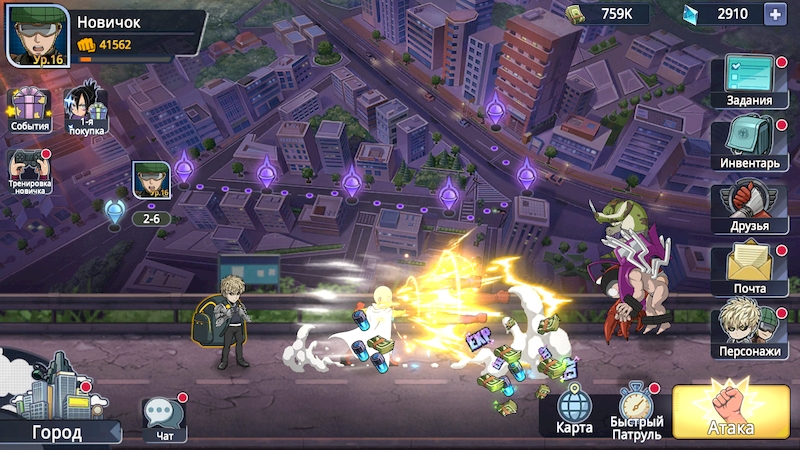Start Быстрый Патруль quick patrol
This screenshot has height=450, width=800.
[x=637, y=410]
